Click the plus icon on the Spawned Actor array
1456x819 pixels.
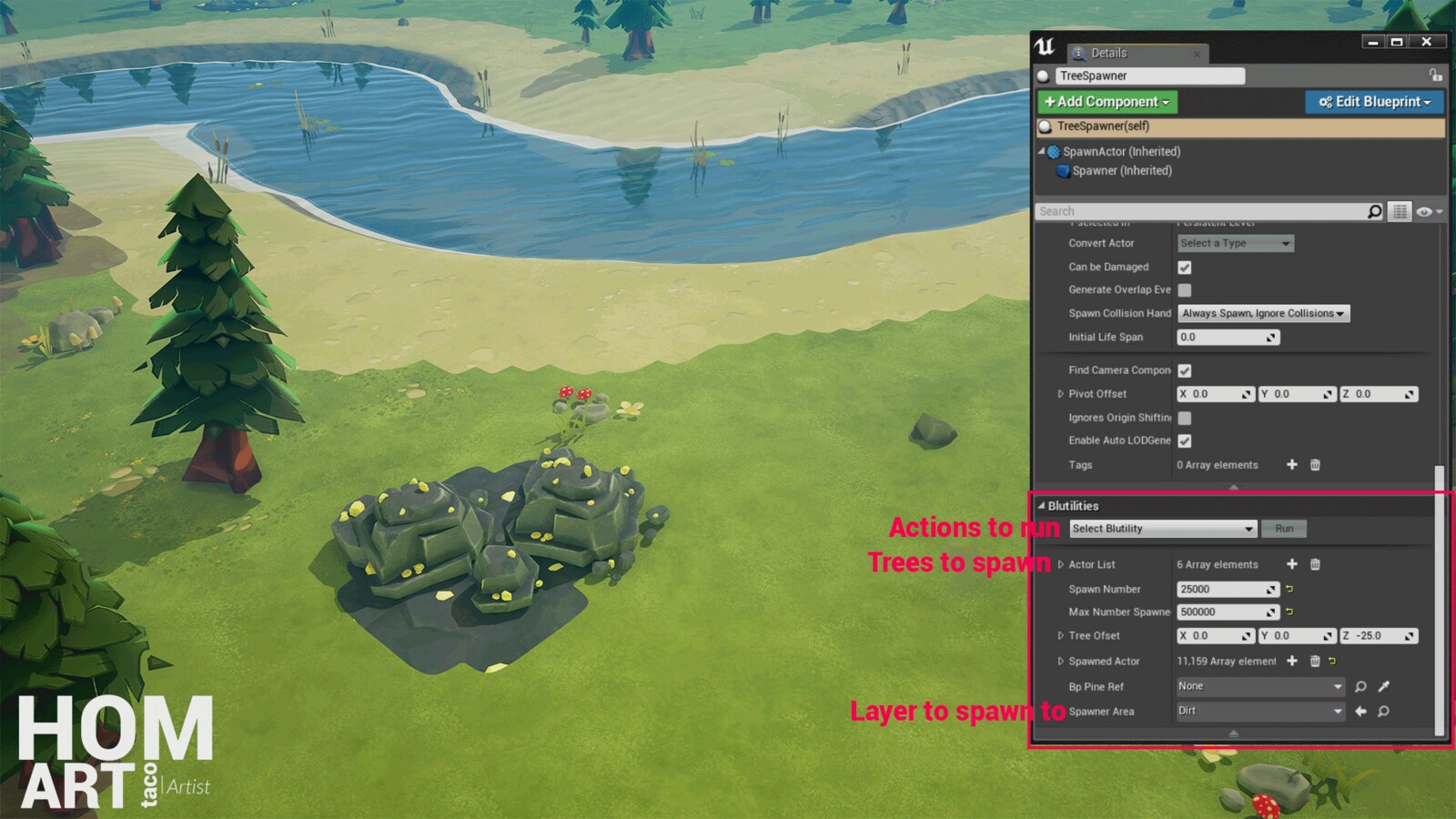(x=1292, y=661)
